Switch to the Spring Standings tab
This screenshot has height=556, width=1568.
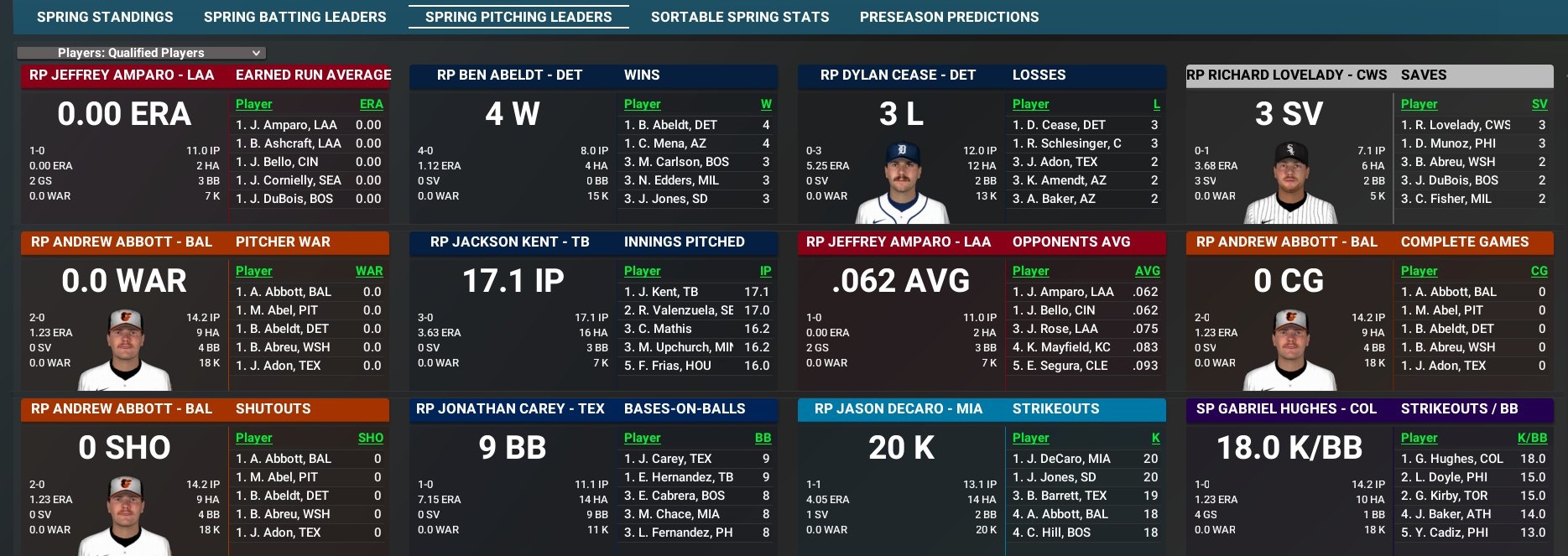(x=105, y=17)
